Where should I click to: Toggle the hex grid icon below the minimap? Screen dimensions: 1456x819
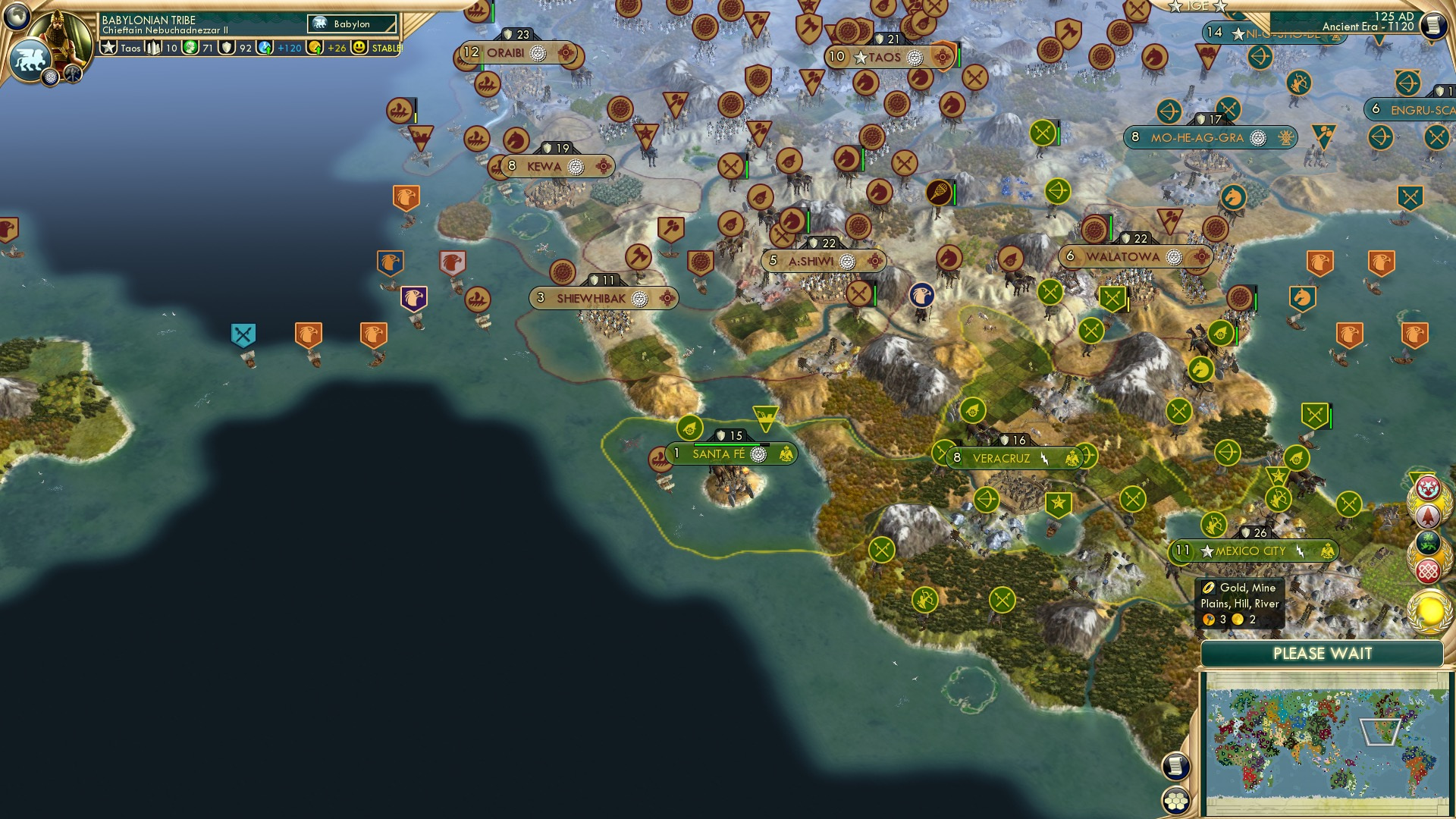(1175, 800)
